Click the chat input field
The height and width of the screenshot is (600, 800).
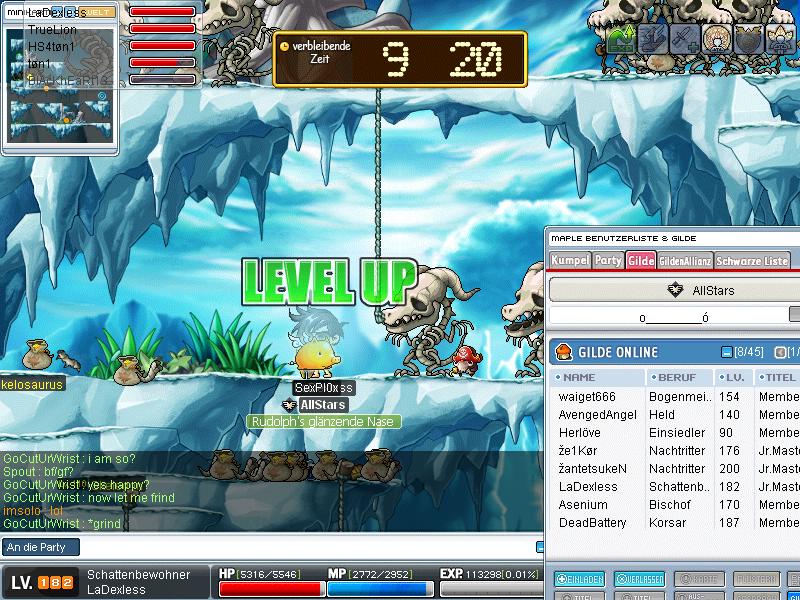pyautogui.click(x=270, y=547)
